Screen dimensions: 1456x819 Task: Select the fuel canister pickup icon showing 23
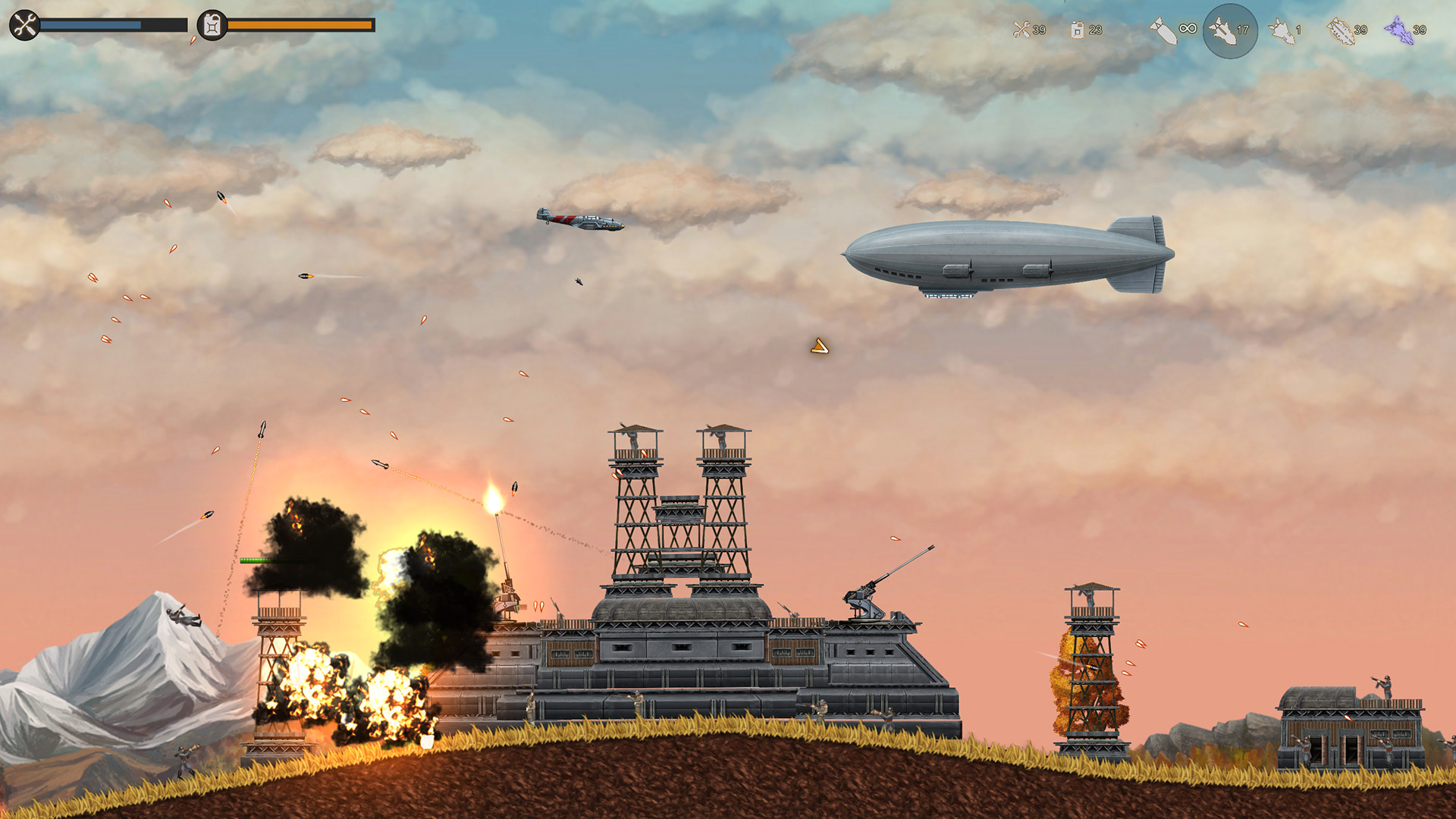[1077, 30]
